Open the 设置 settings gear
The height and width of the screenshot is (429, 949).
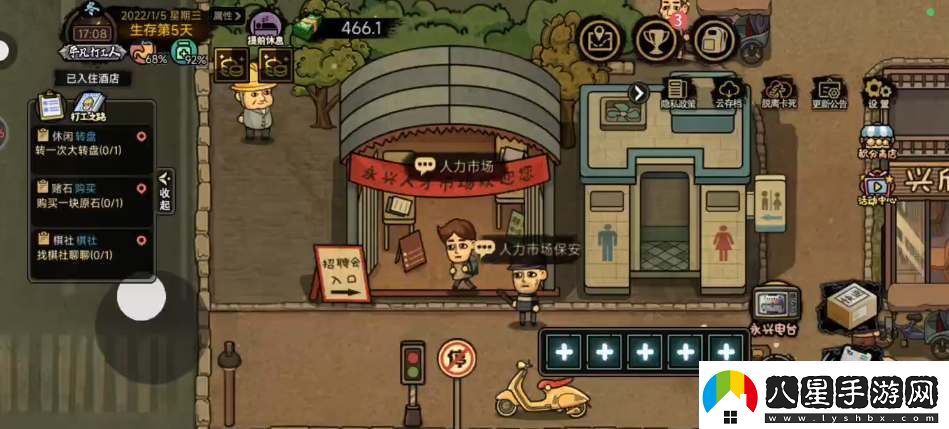click(878, 93)
